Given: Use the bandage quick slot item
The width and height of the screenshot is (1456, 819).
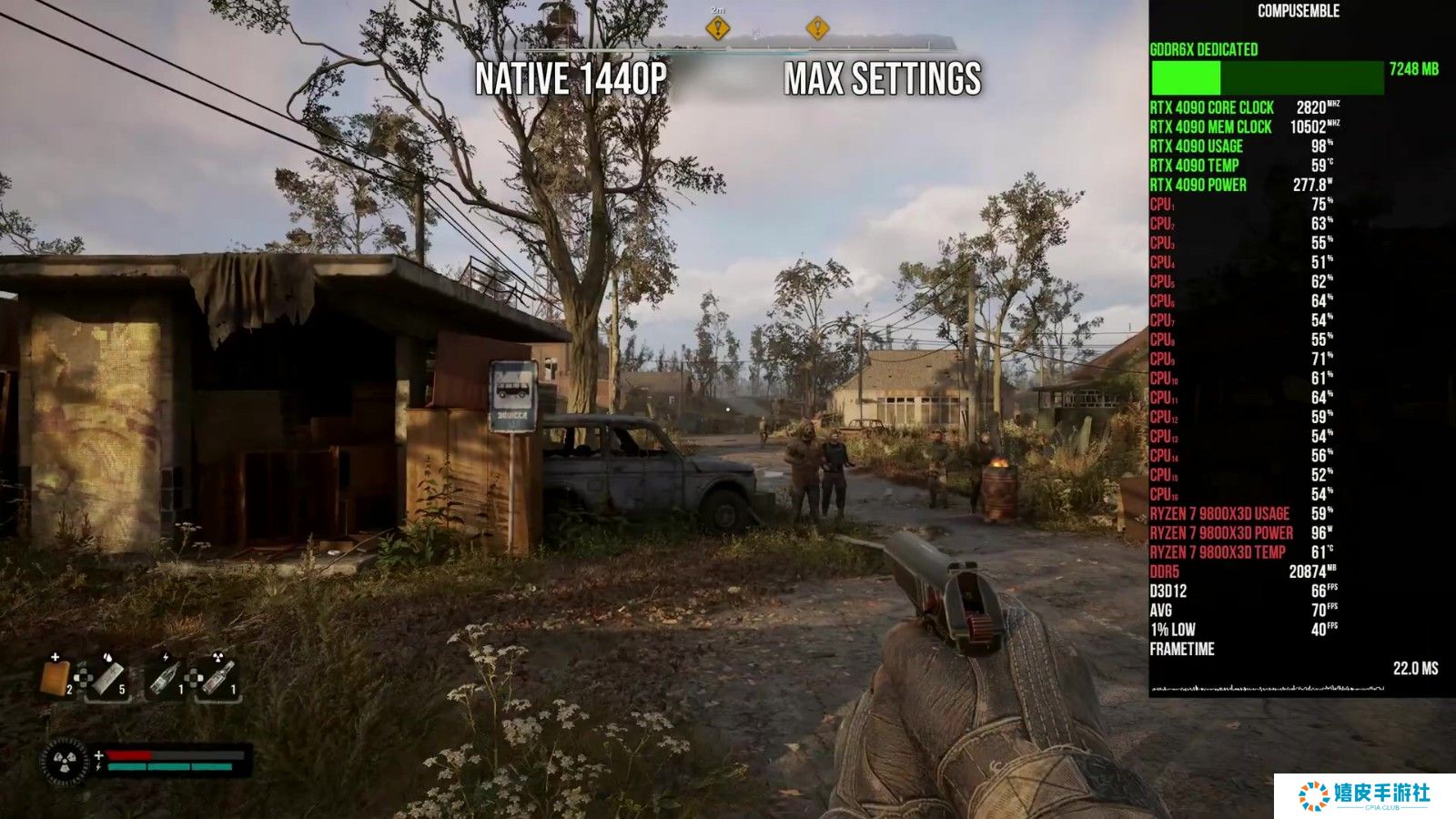Looking at the screenshot, I should coord(109,677).
